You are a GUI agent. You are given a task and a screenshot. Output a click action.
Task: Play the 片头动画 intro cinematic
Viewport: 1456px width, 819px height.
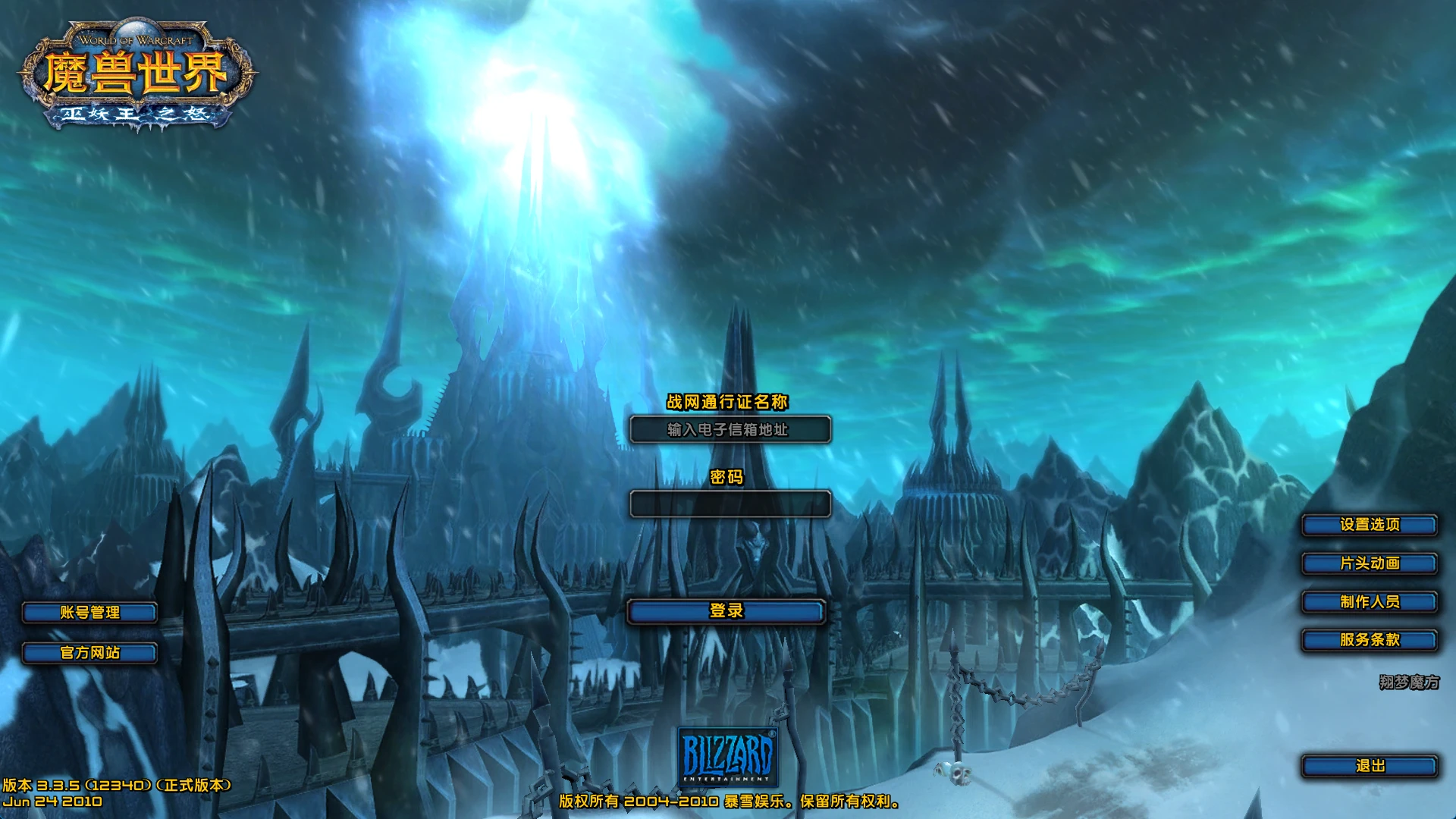tap(1369, 563)
